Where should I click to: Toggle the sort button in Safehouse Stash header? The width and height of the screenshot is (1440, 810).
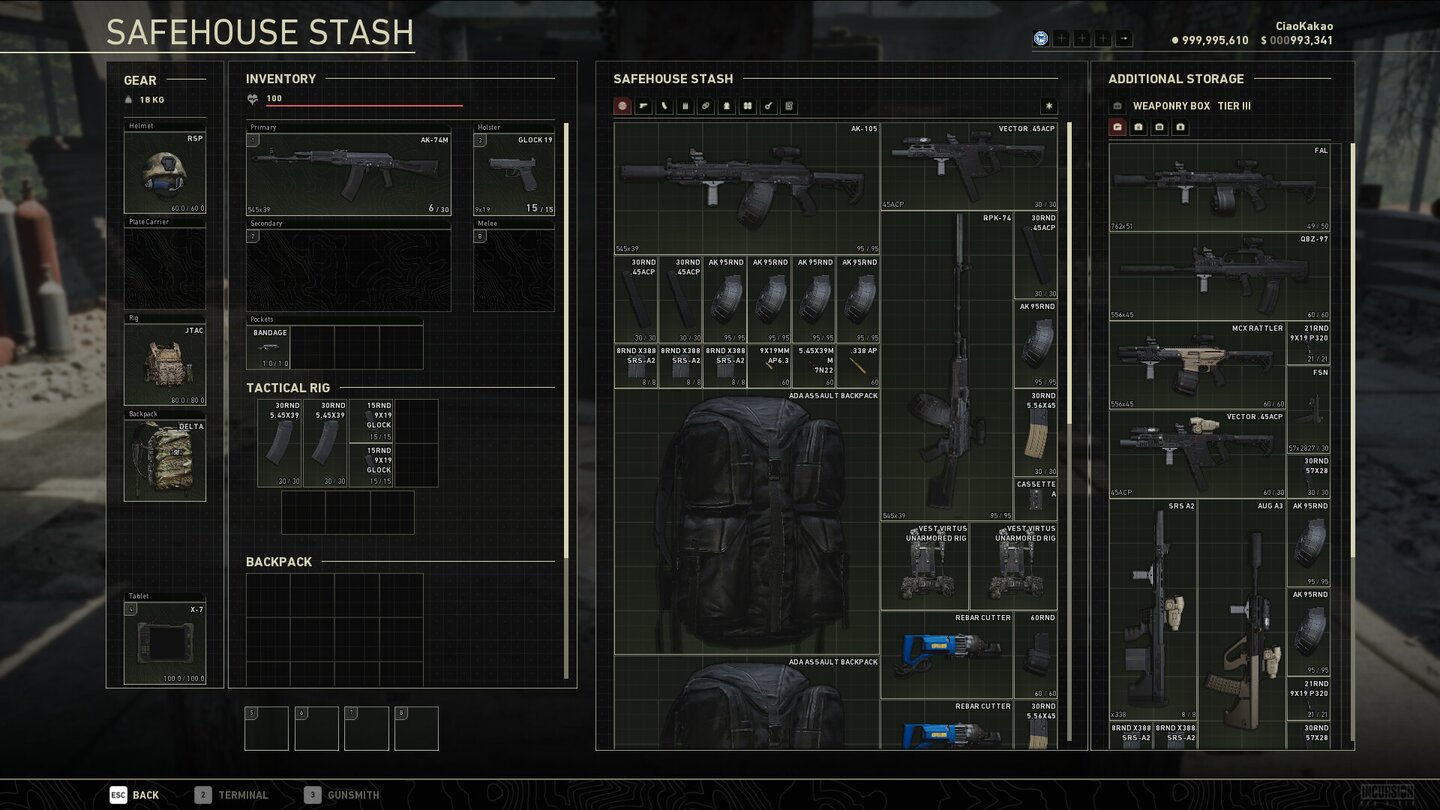pyautogui.click(x=1048, y=105)
